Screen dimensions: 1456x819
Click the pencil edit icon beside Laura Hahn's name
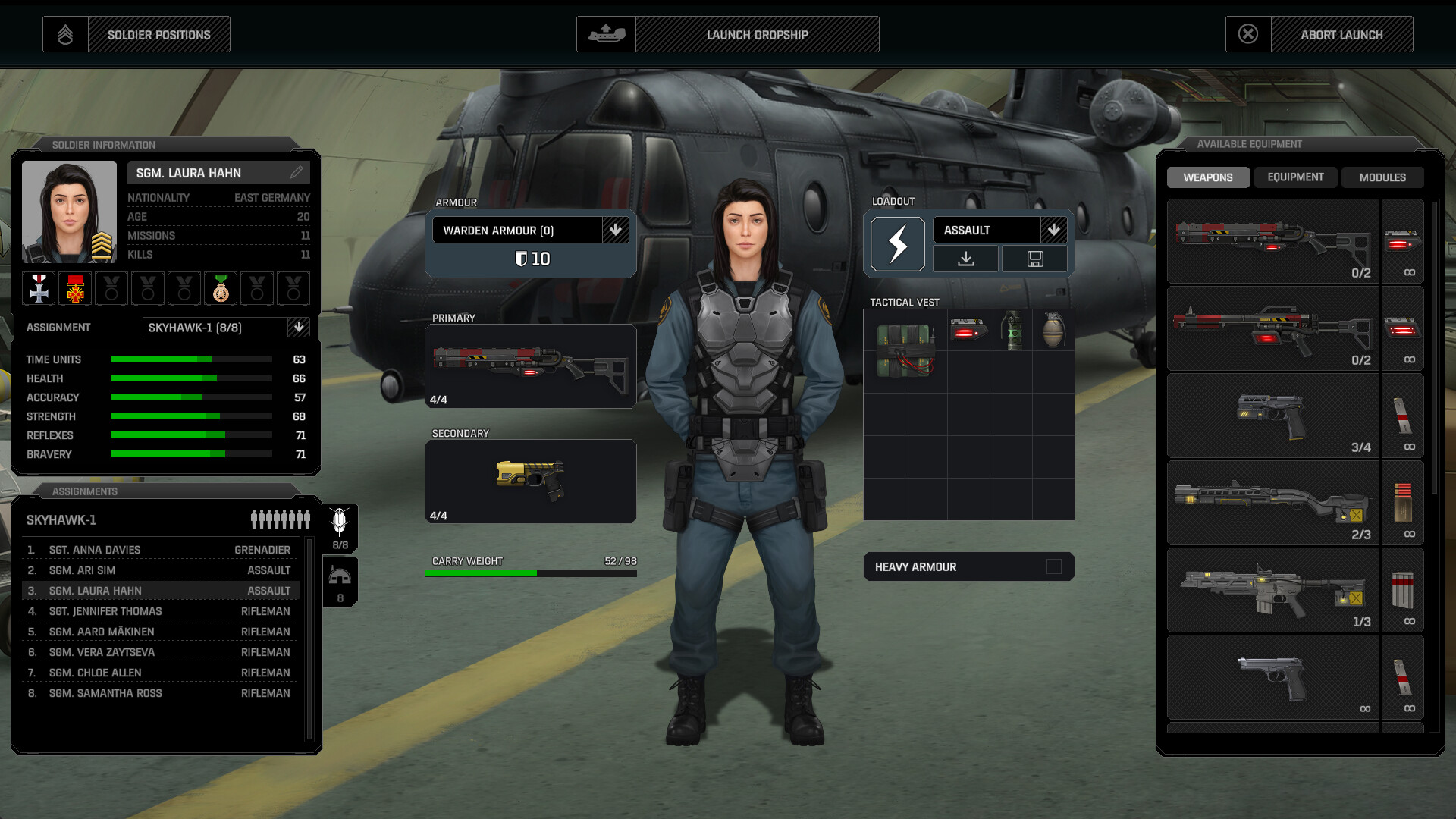[299, 172]
